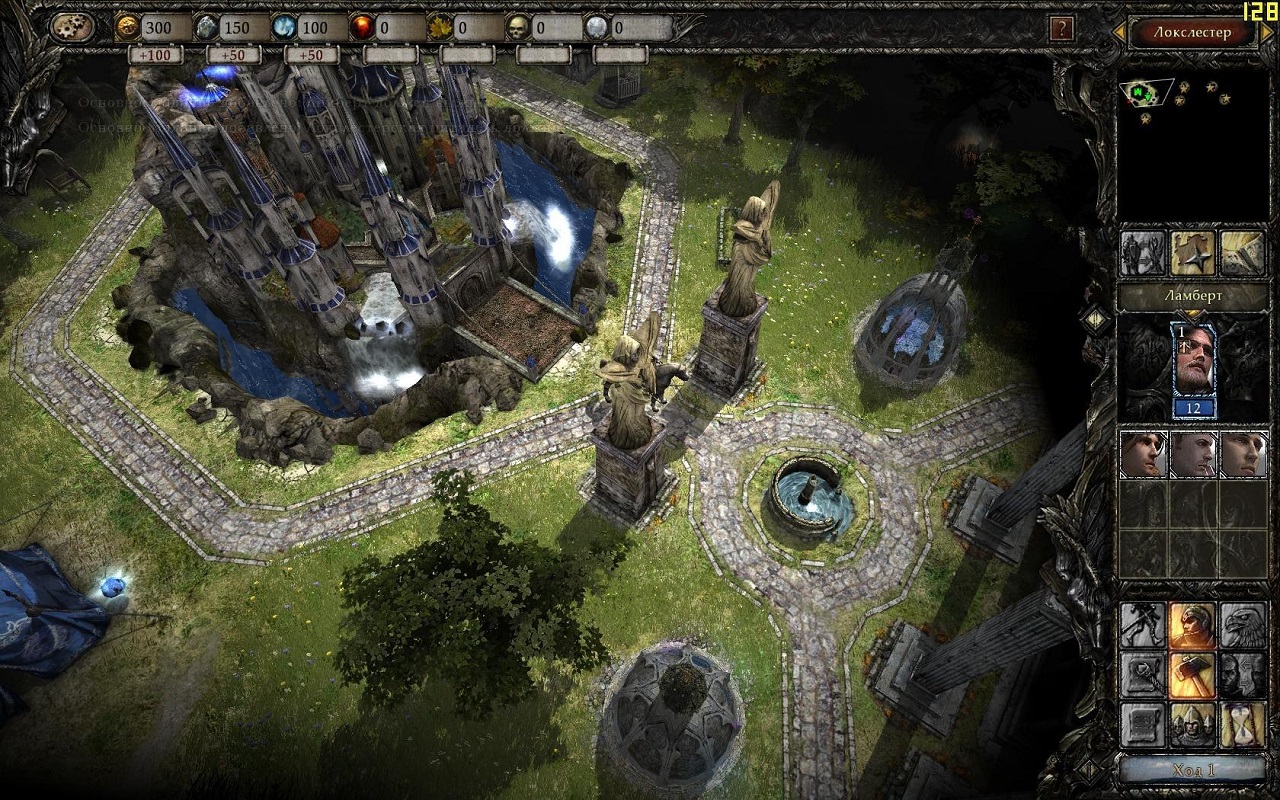Choose the right-most unit portrait in the party

(x=1242, y=455)
